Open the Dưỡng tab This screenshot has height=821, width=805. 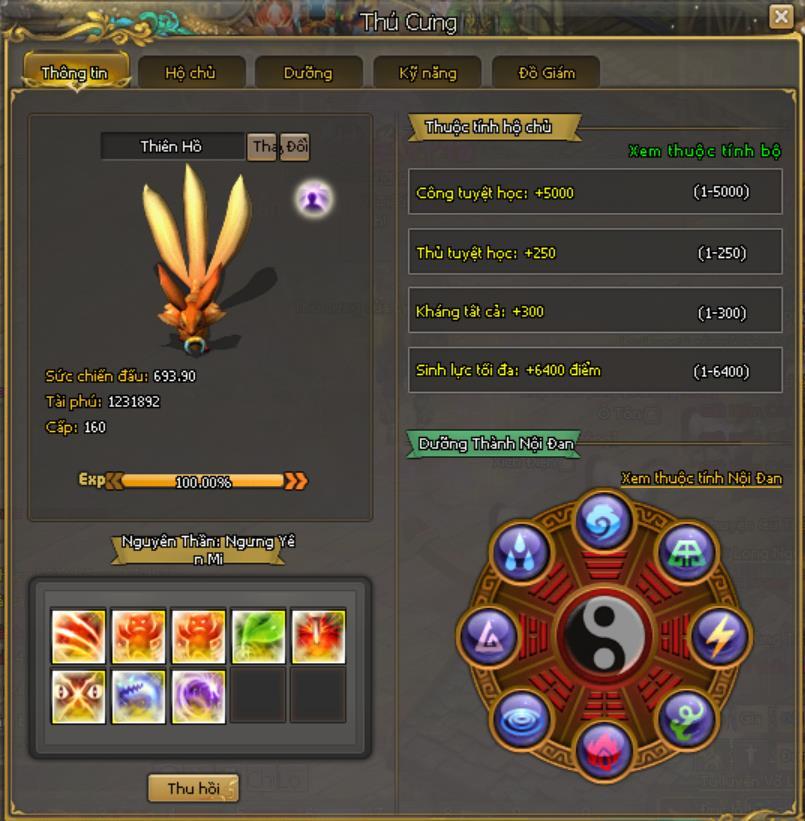(307, 72)
